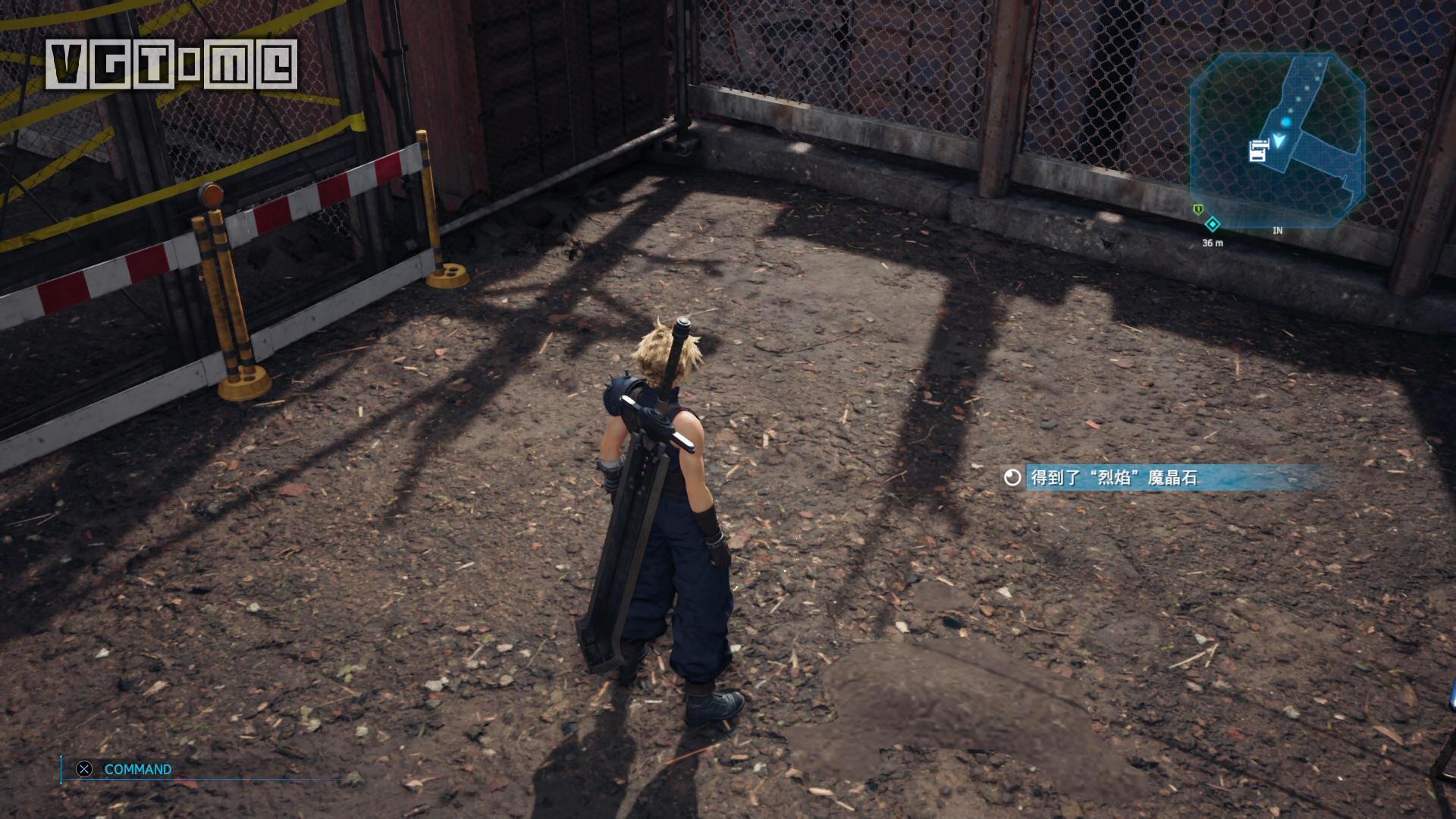Open the minimap in the corner

pyautogui.click(x=1278, y=140)
